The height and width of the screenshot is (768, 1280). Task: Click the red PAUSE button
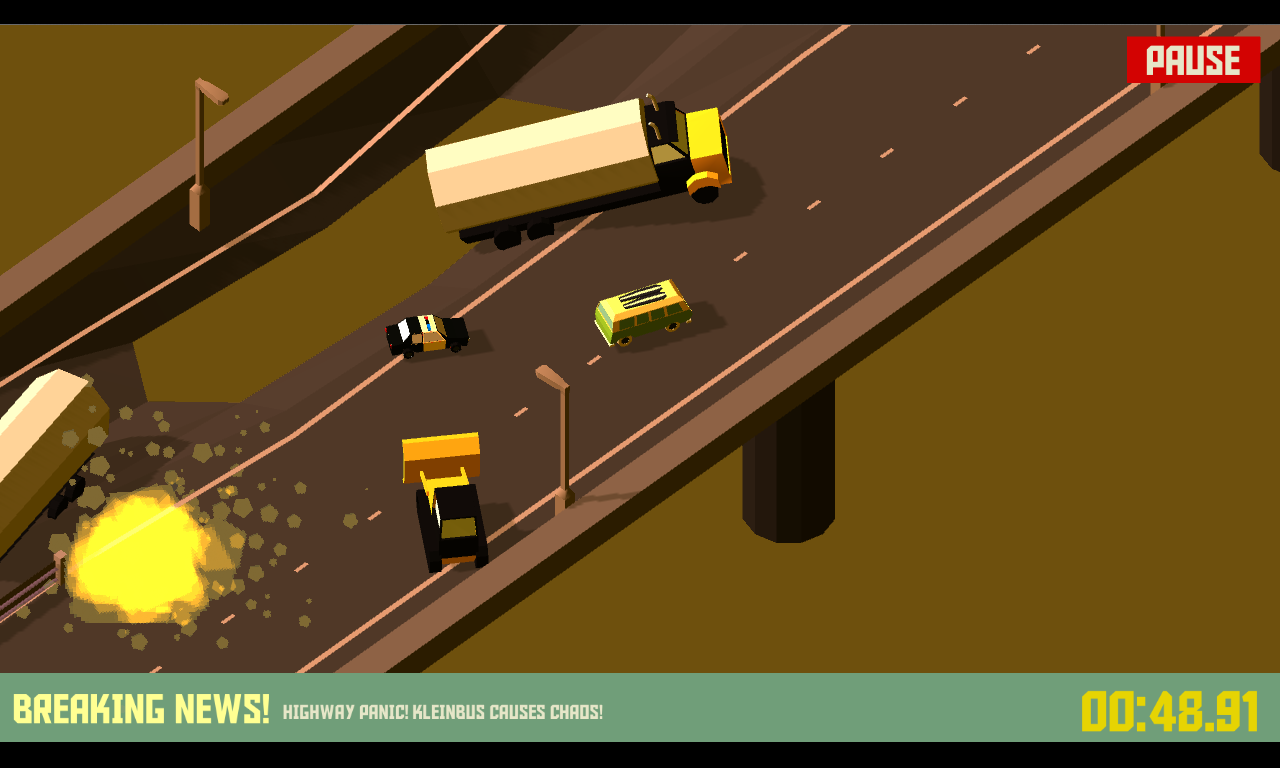tap(1192, 60)
